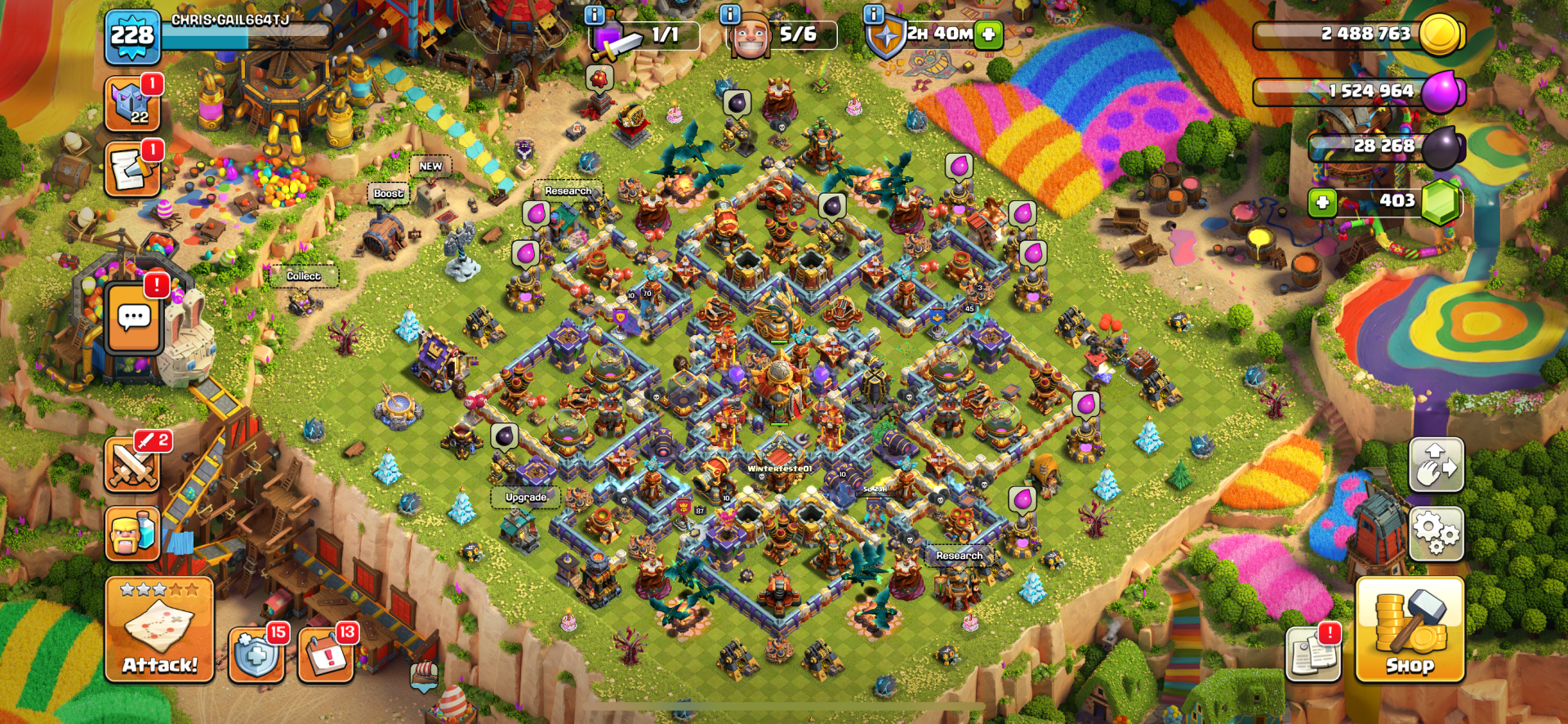Select the village edit hand tool
Image resolution: width=1568 pixels, height=724 pixels.
click(x=1436, y=466)
